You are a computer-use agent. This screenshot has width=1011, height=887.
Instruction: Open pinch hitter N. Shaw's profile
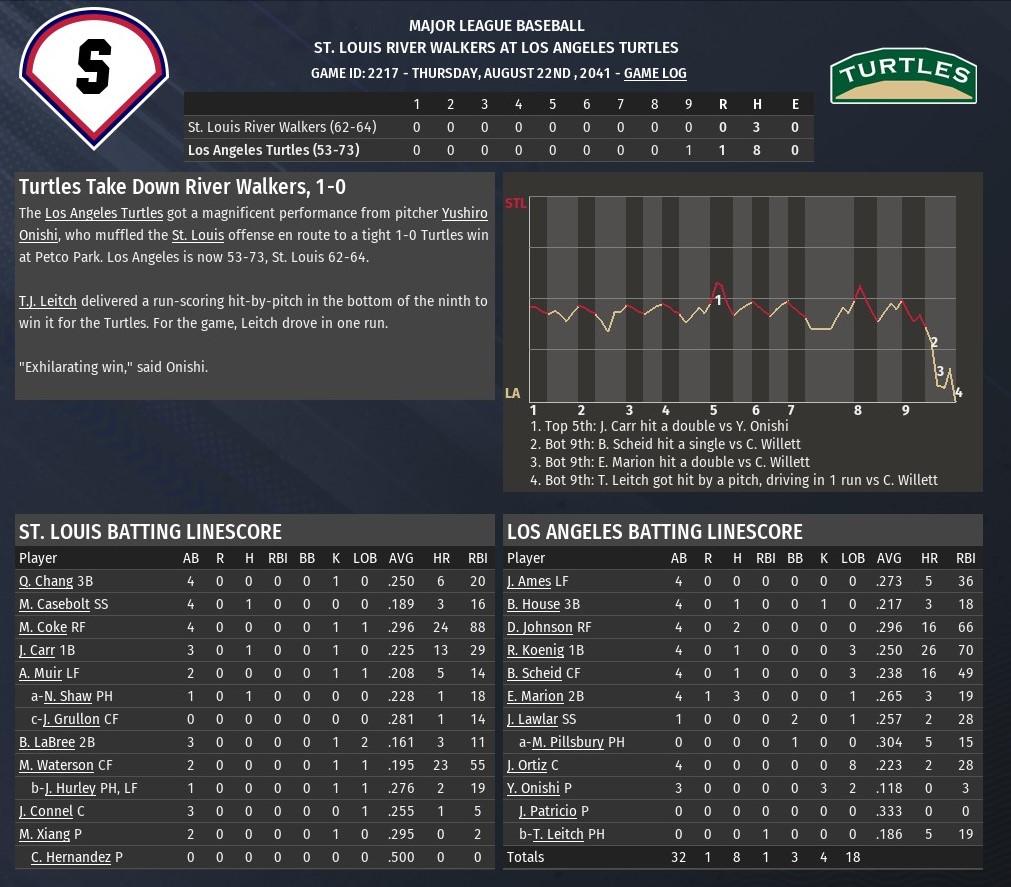(x=67, y=696)
